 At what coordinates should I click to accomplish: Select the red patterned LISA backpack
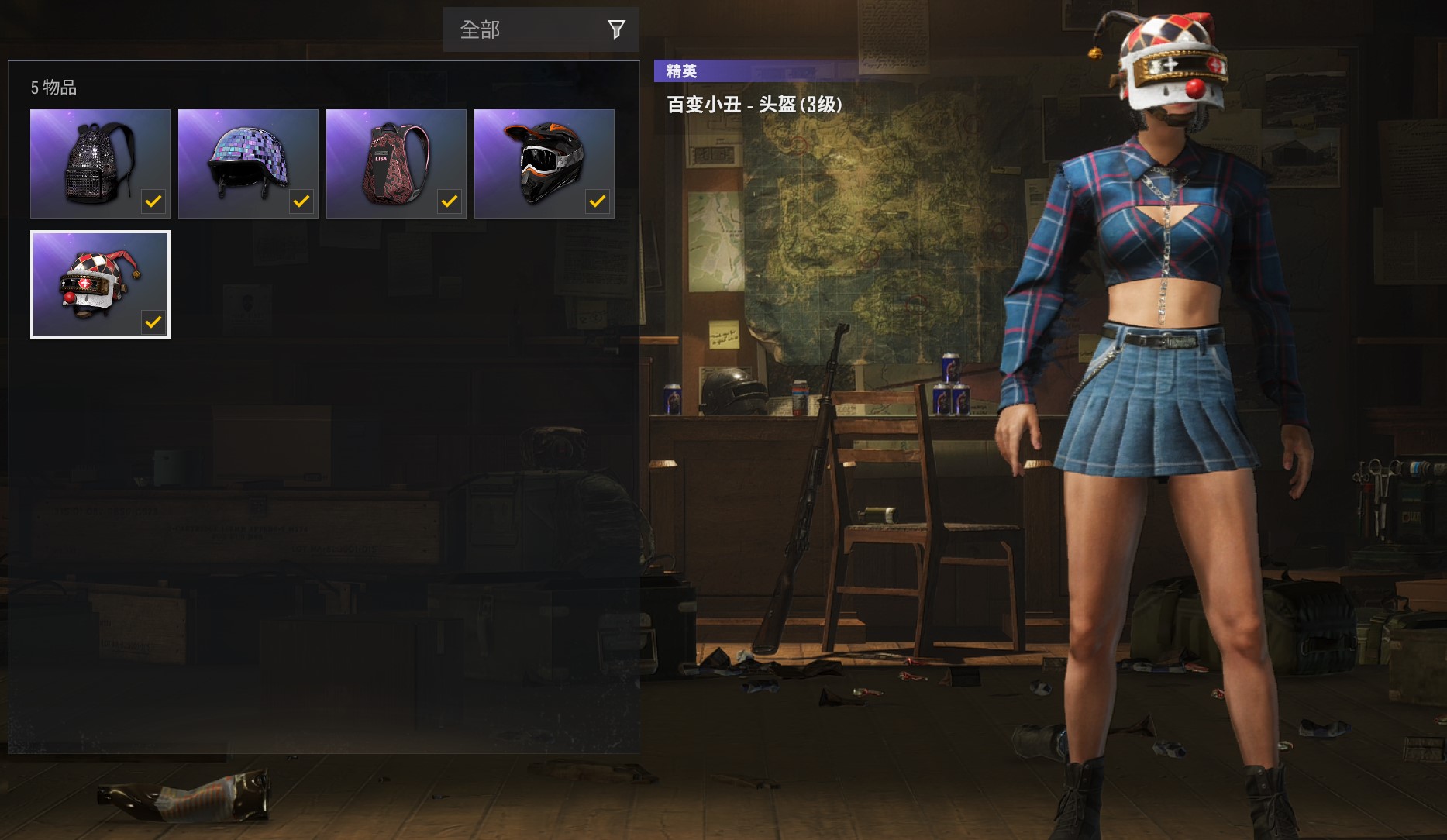coord(395,159)
